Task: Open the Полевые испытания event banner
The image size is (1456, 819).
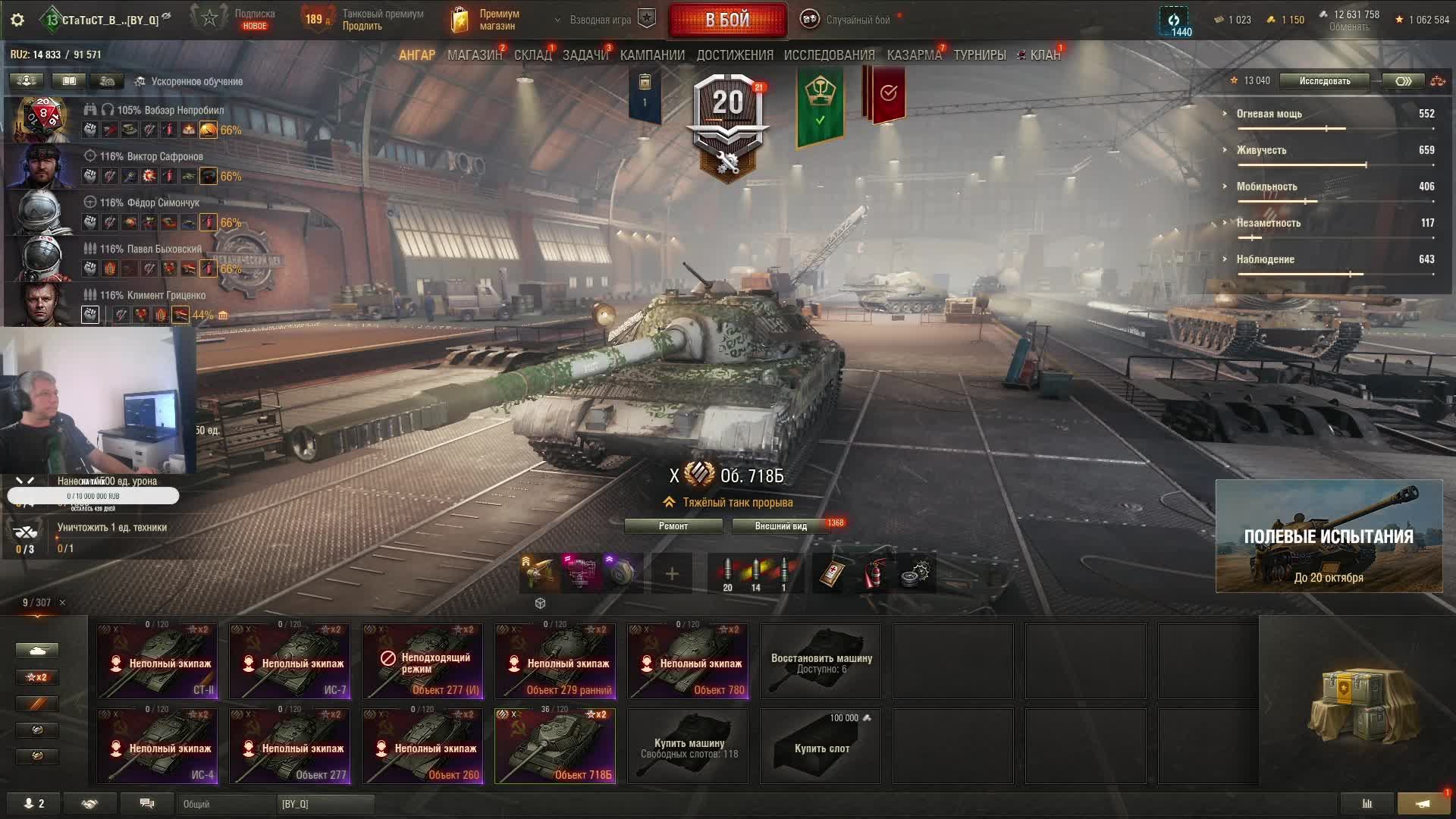Action: 1329,536
